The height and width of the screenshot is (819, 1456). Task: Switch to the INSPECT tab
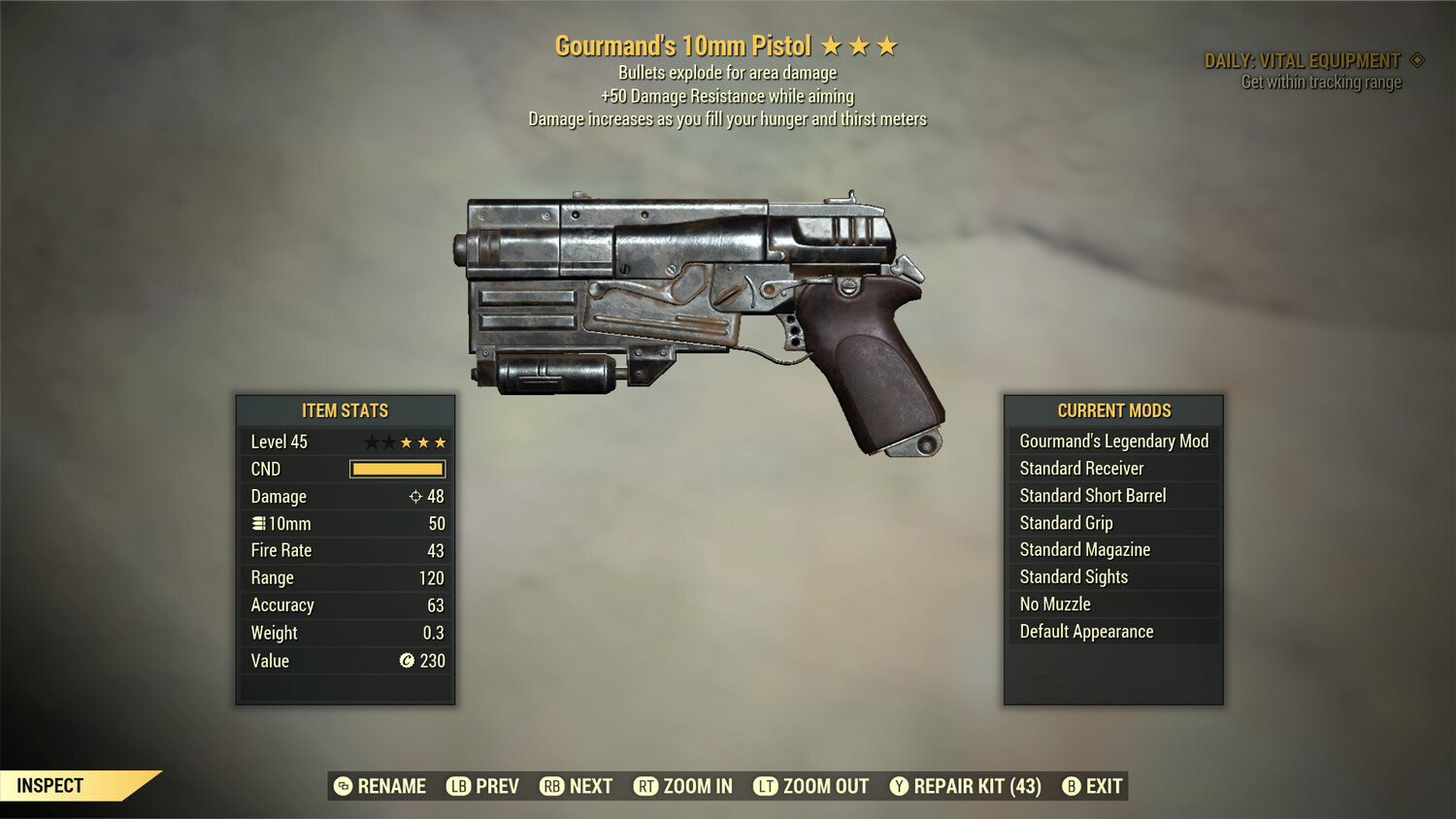[x=50, y=785]
